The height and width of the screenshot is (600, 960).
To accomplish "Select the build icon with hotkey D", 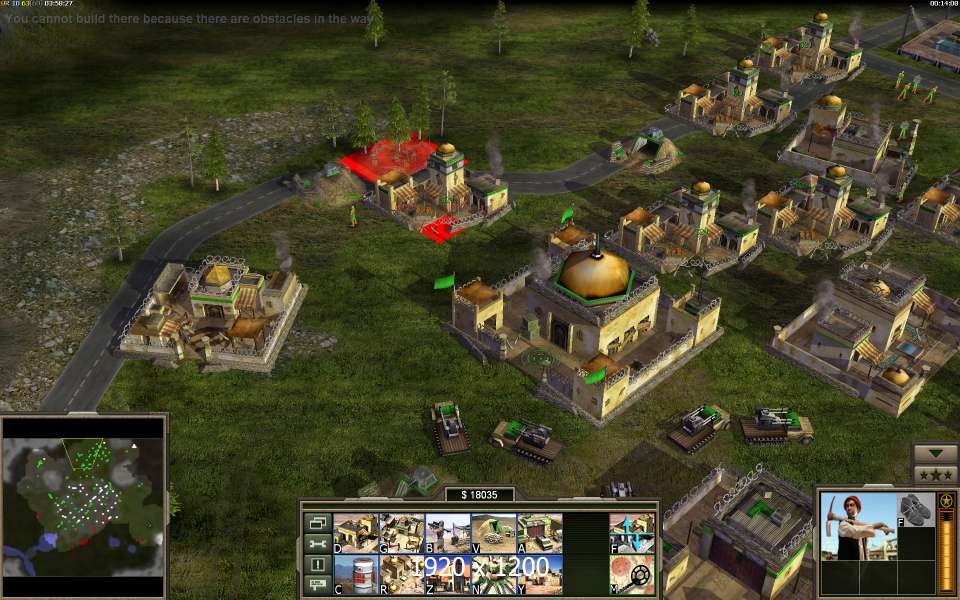I will coord(355,534).
